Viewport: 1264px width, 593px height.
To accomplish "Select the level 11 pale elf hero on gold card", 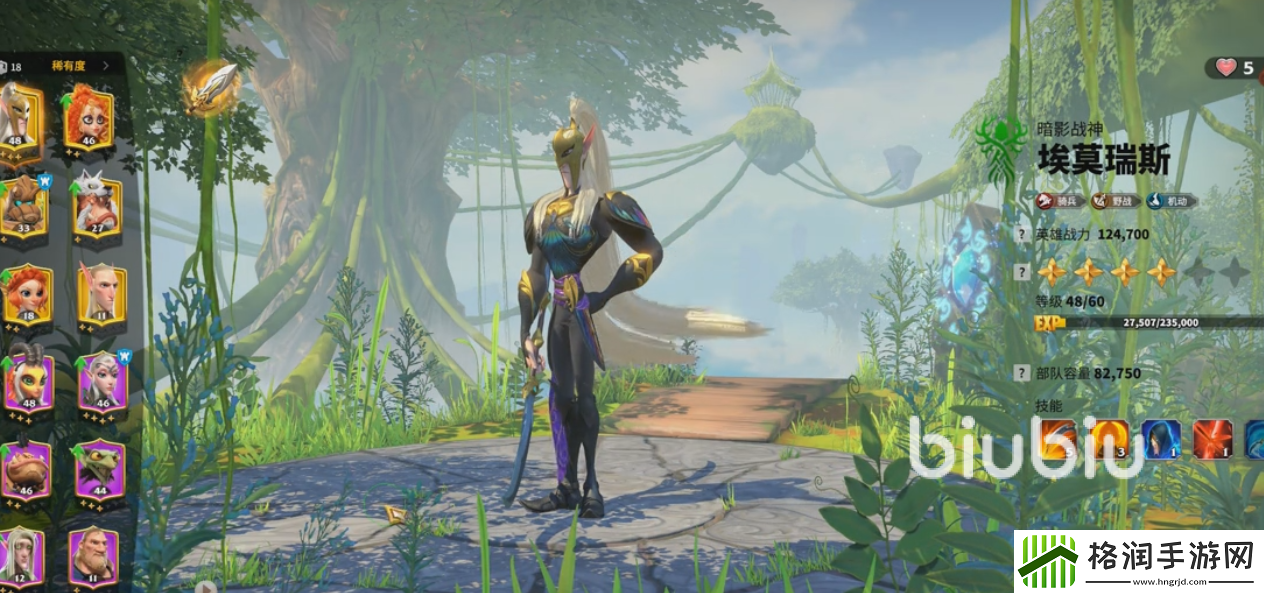I will click(x=101, y=295).
